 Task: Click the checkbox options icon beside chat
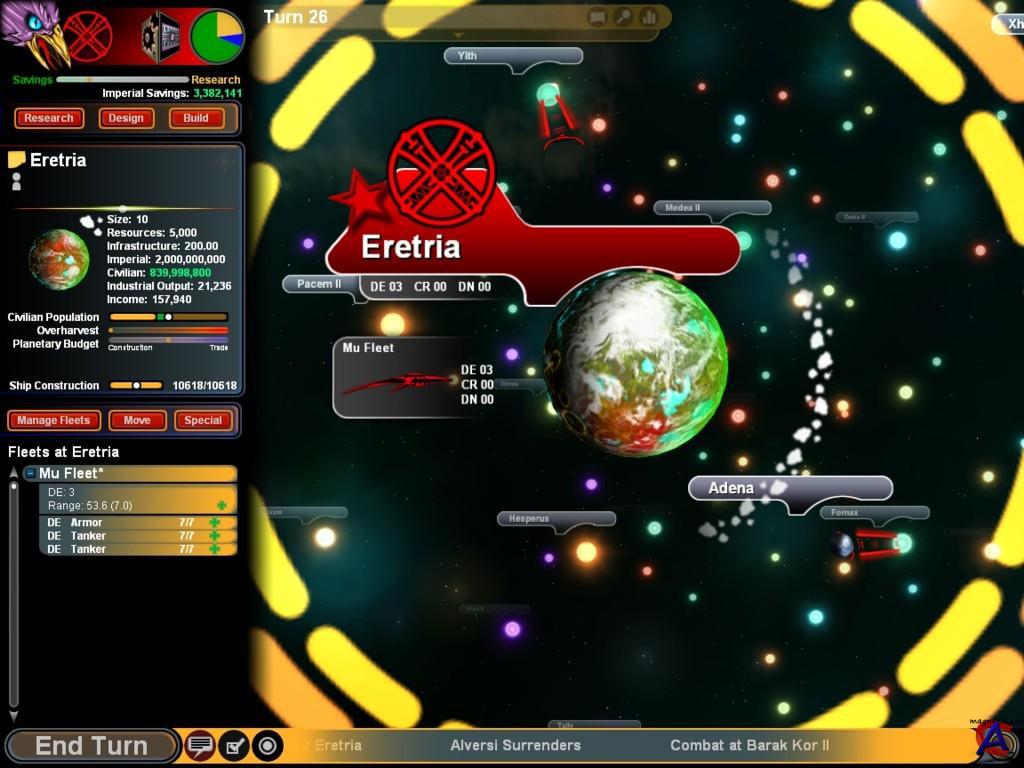tap(234, 746)
